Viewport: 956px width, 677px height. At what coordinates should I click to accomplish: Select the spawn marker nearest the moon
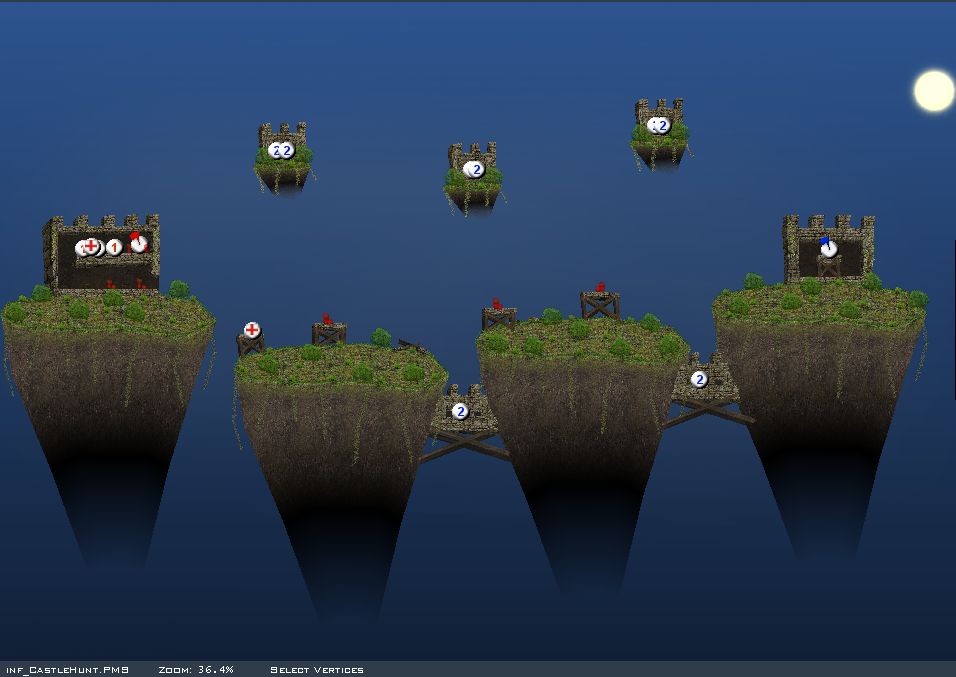tap(661, 126)
